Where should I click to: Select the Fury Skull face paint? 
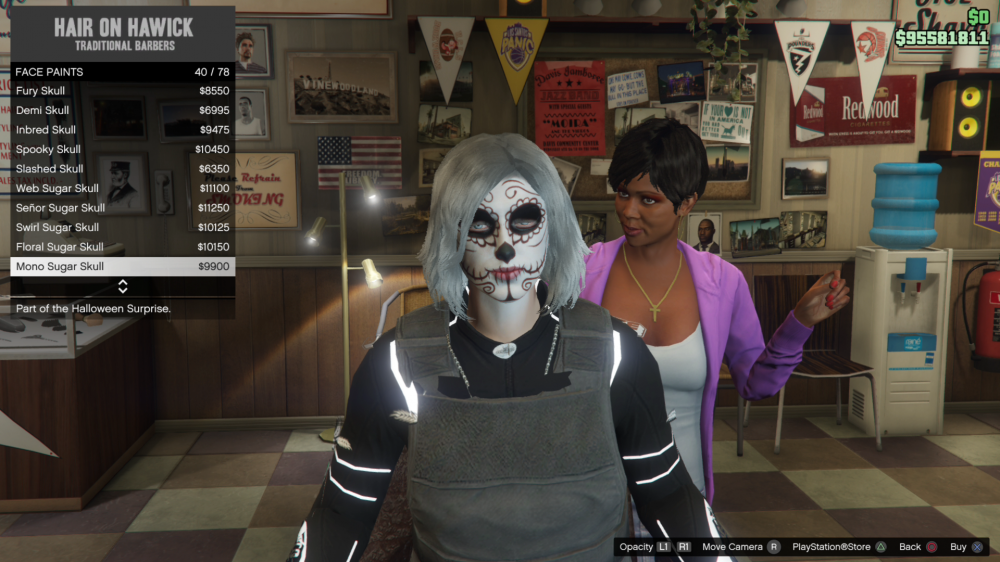click(x=122, y=91)
